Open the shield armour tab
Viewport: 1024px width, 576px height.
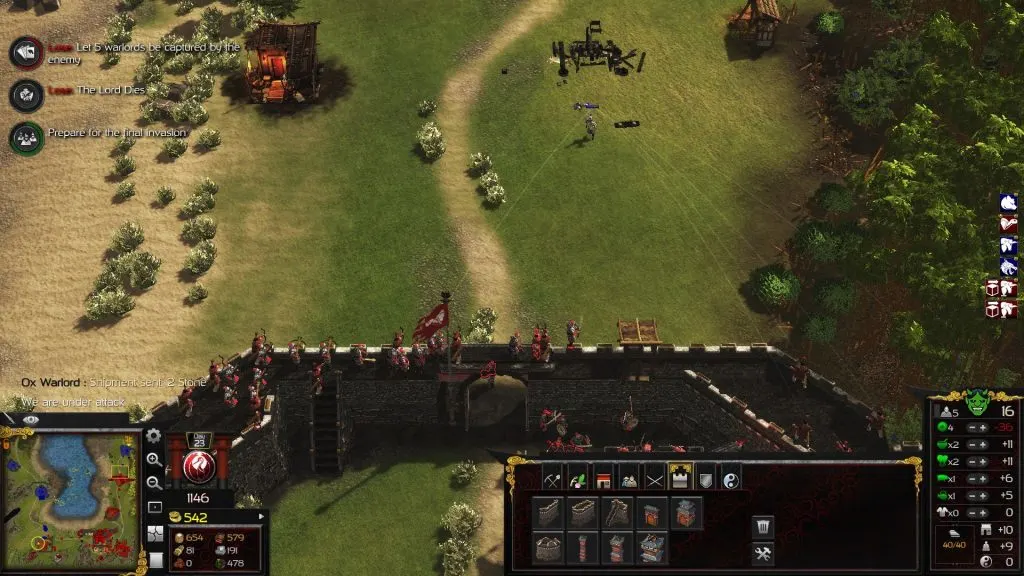tap(704, 479)
